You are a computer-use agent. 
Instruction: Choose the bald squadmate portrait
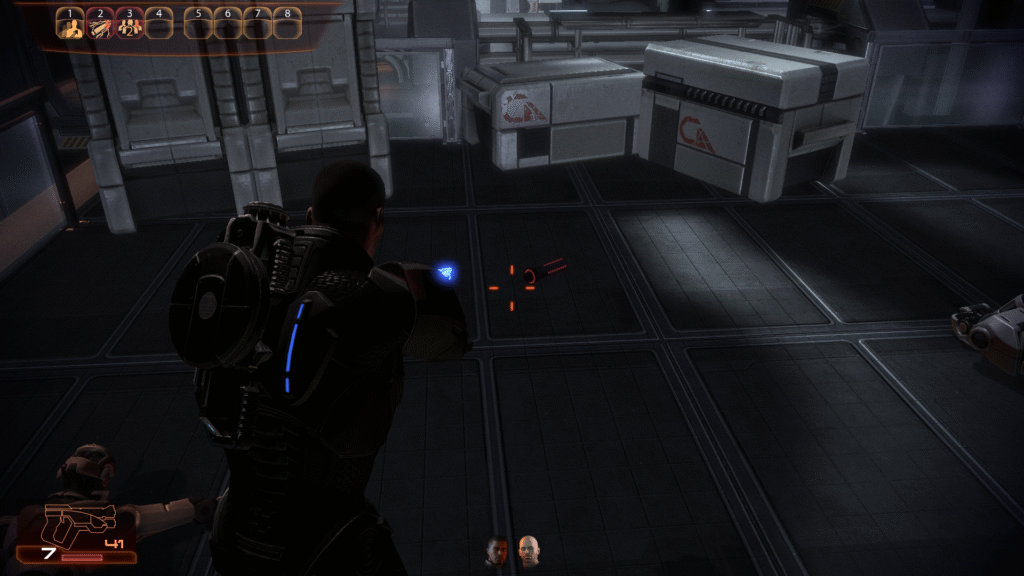tap(528, 550)
